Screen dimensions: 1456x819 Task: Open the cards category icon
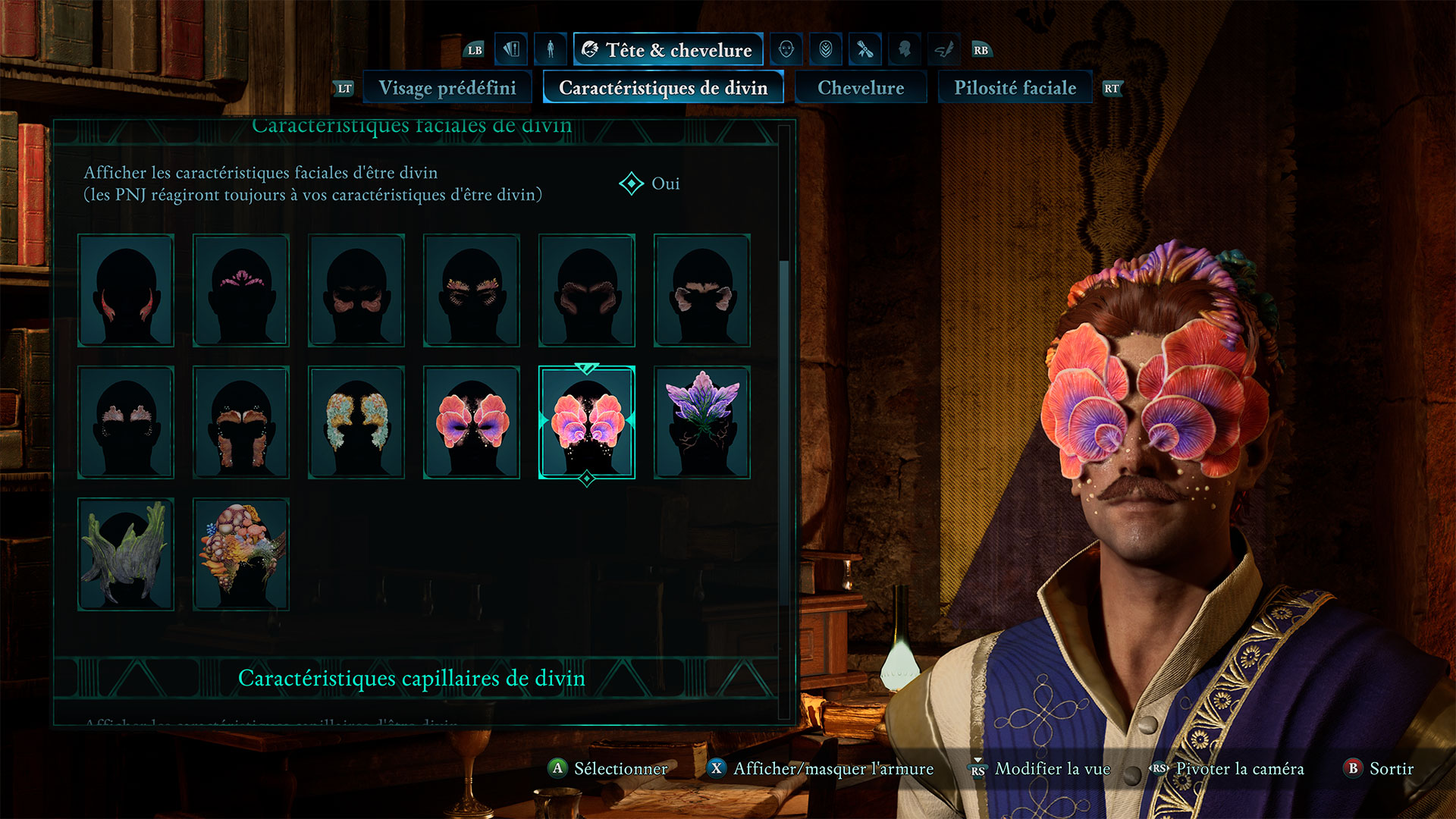click(x=511, y=50)
